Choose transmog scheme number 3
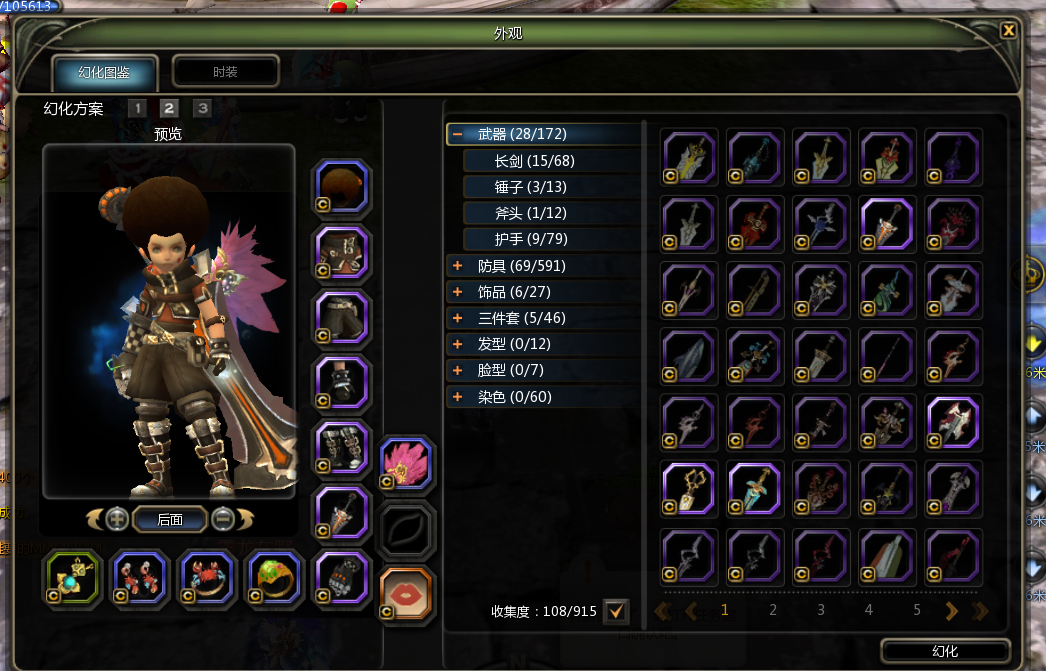The image size is (1046, 671). (202, 108)
